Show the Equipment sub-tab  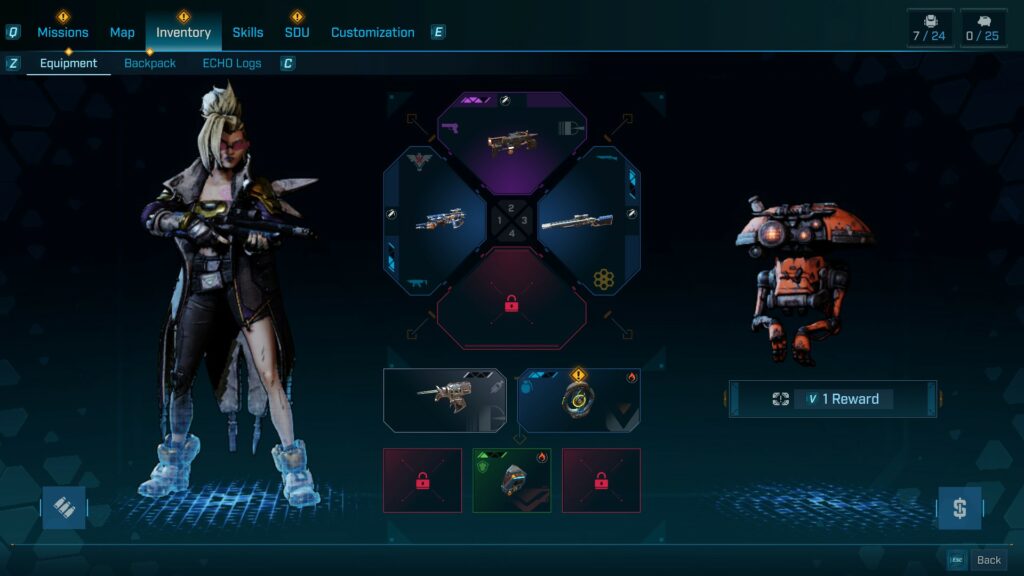pos(68,63)
